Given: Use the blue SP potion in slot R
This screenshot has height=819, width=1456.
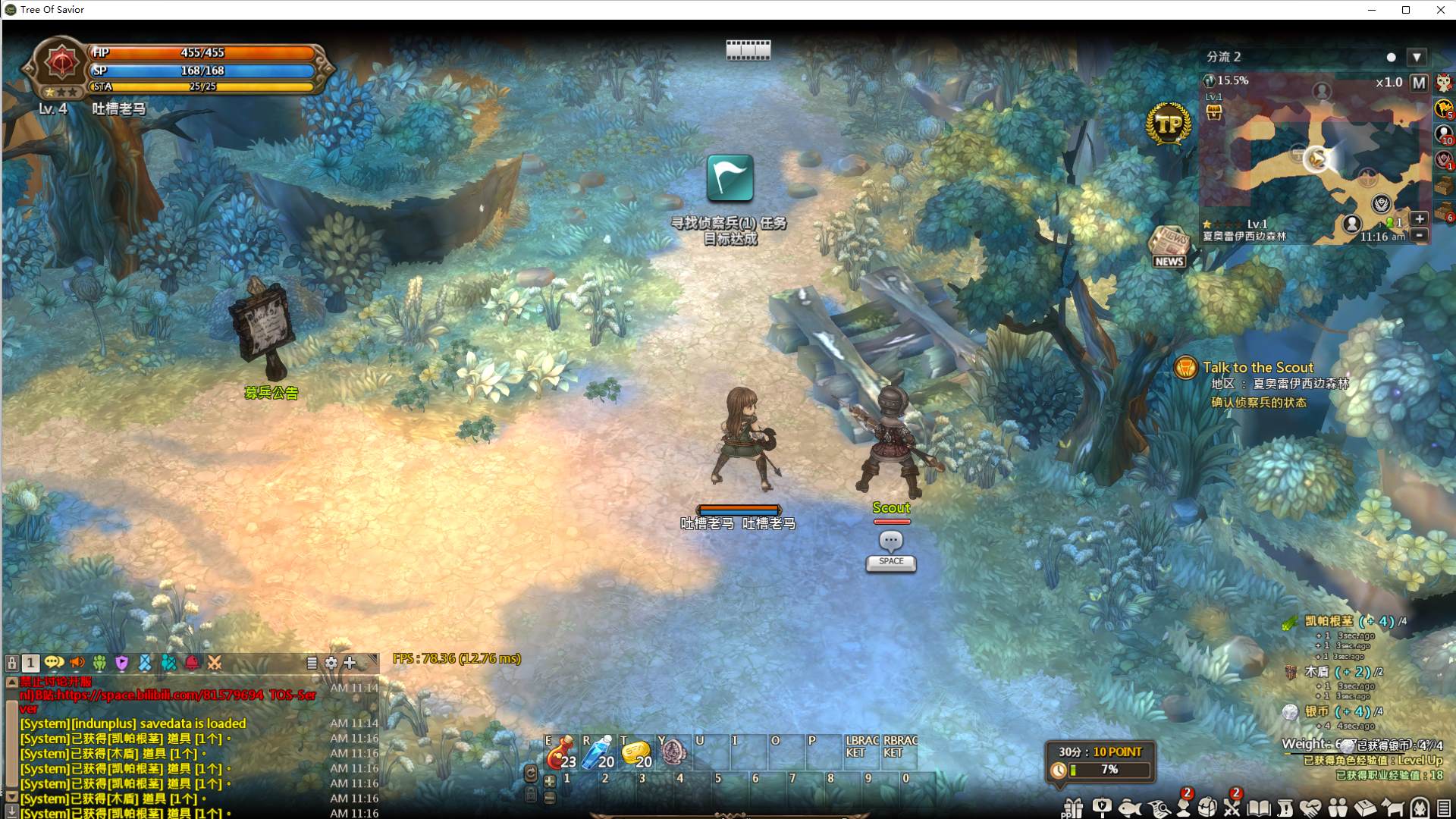Looking at the screenshot, I should click(598, 752).
